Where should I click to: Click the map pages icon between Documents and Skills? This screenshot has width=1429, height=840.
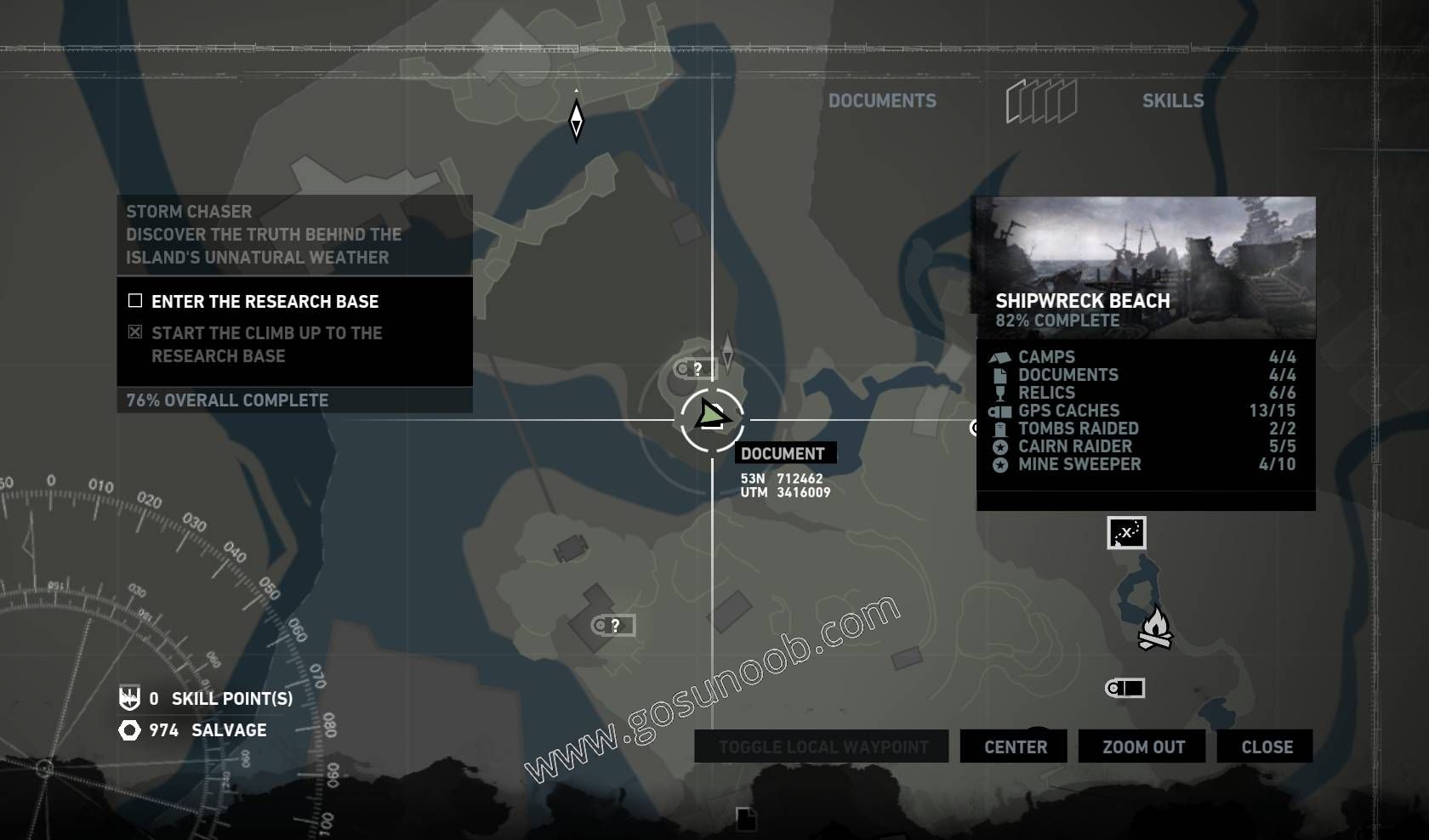(1040, 99)
